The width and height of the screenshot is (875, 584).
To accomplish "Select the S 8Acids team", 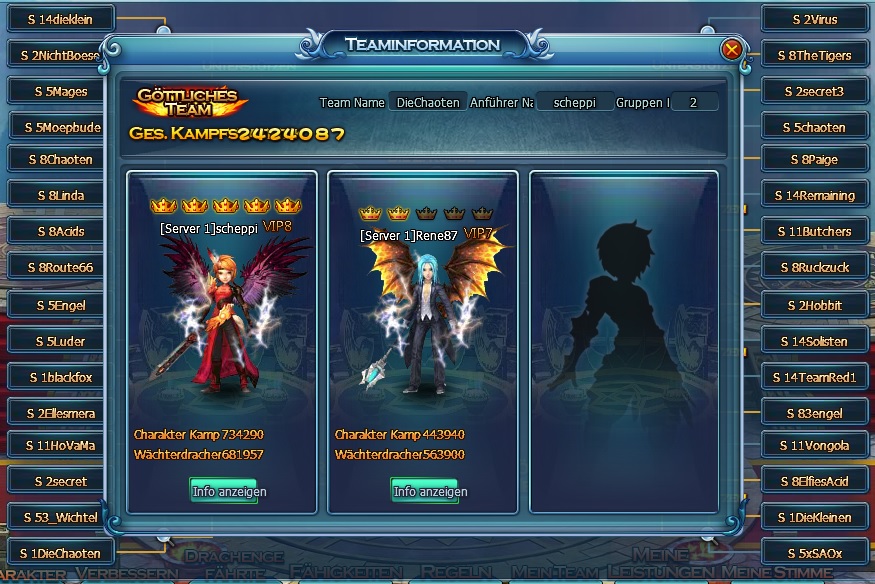I will (60, 231).
